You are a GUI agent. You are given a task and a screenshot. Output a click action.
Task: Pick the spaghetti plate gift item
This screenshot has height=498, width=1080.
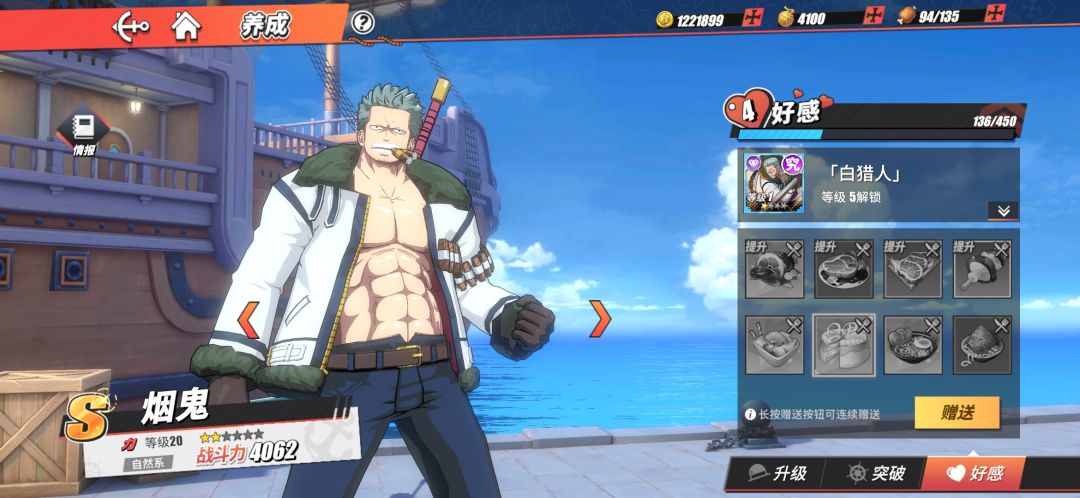tap(981, 345)
